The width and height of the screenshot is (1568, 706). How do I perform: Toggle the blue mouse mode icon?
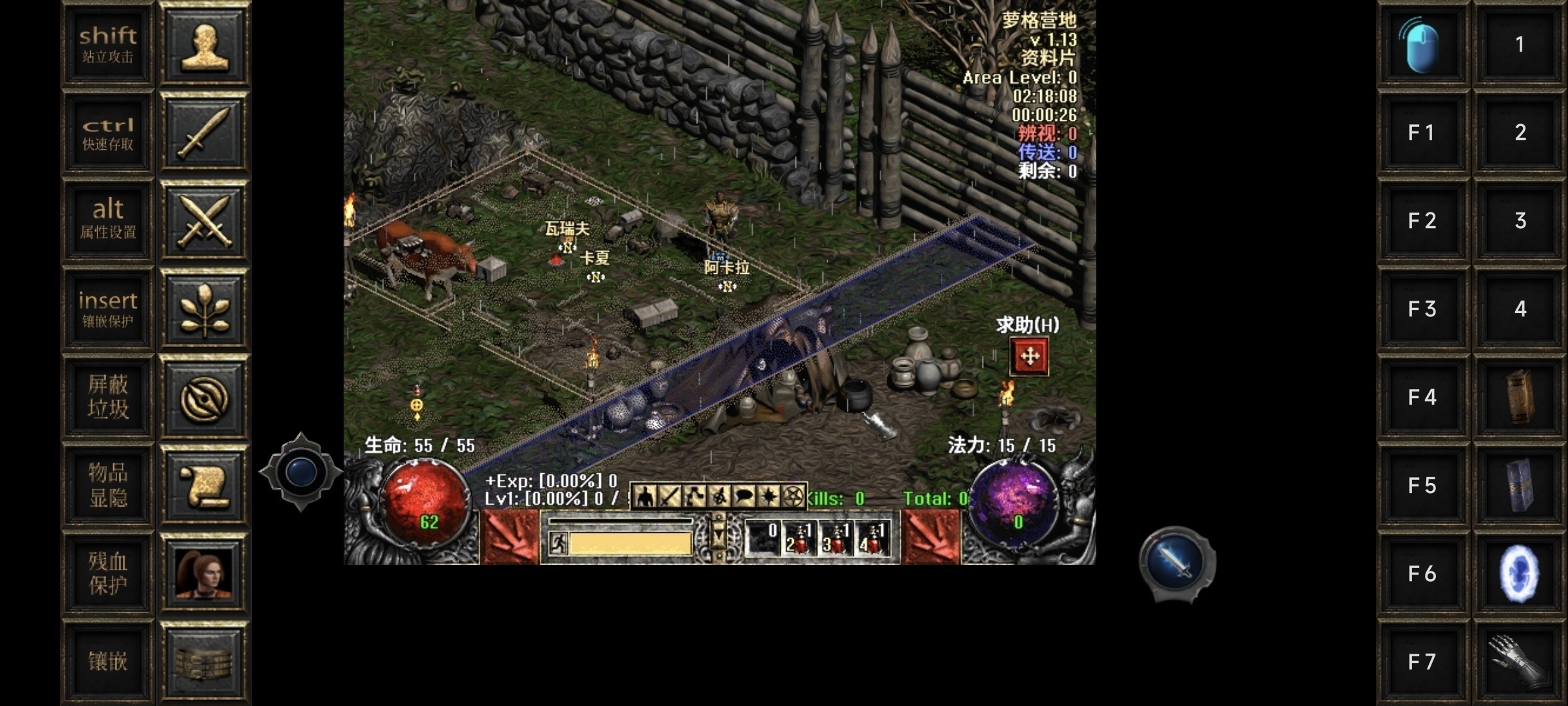1422,44
